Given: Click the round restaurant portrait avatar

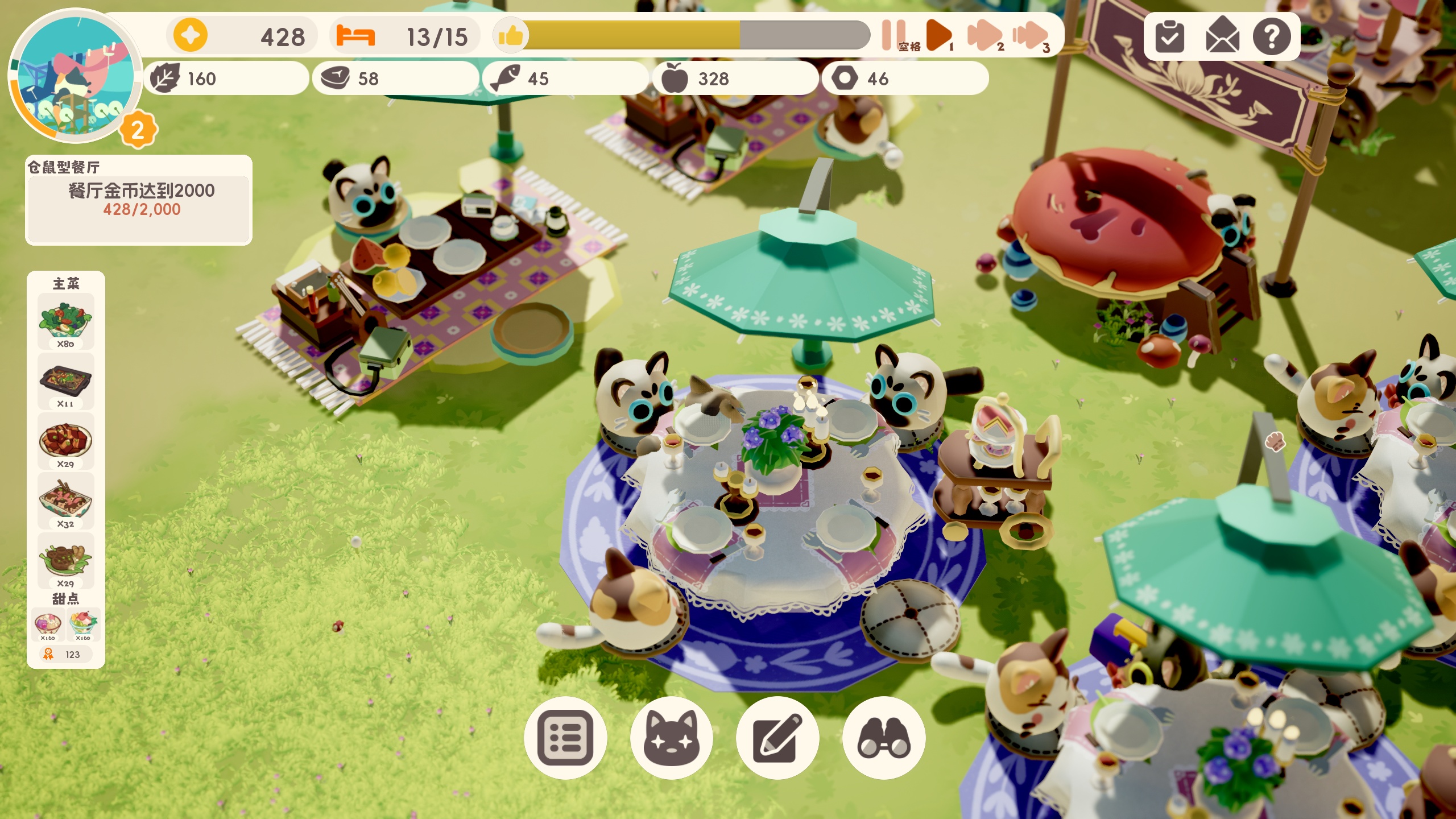Looking at the screenshot, I should tap(74, 75).
